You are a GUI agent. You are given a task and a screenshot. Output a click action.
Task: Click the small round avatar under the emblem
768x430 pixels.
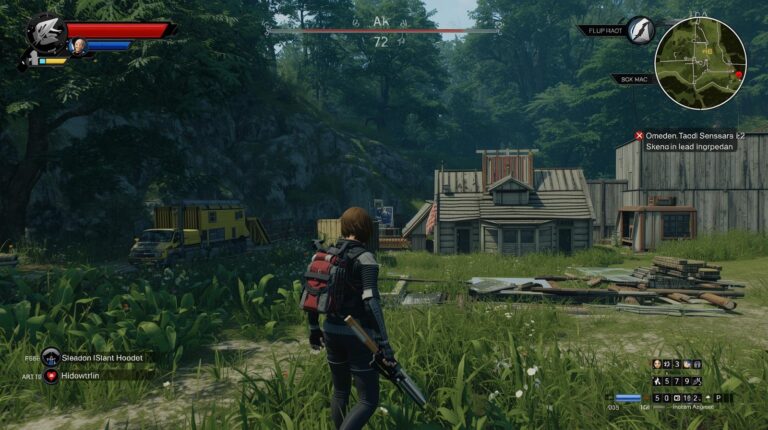coord(77,45)
